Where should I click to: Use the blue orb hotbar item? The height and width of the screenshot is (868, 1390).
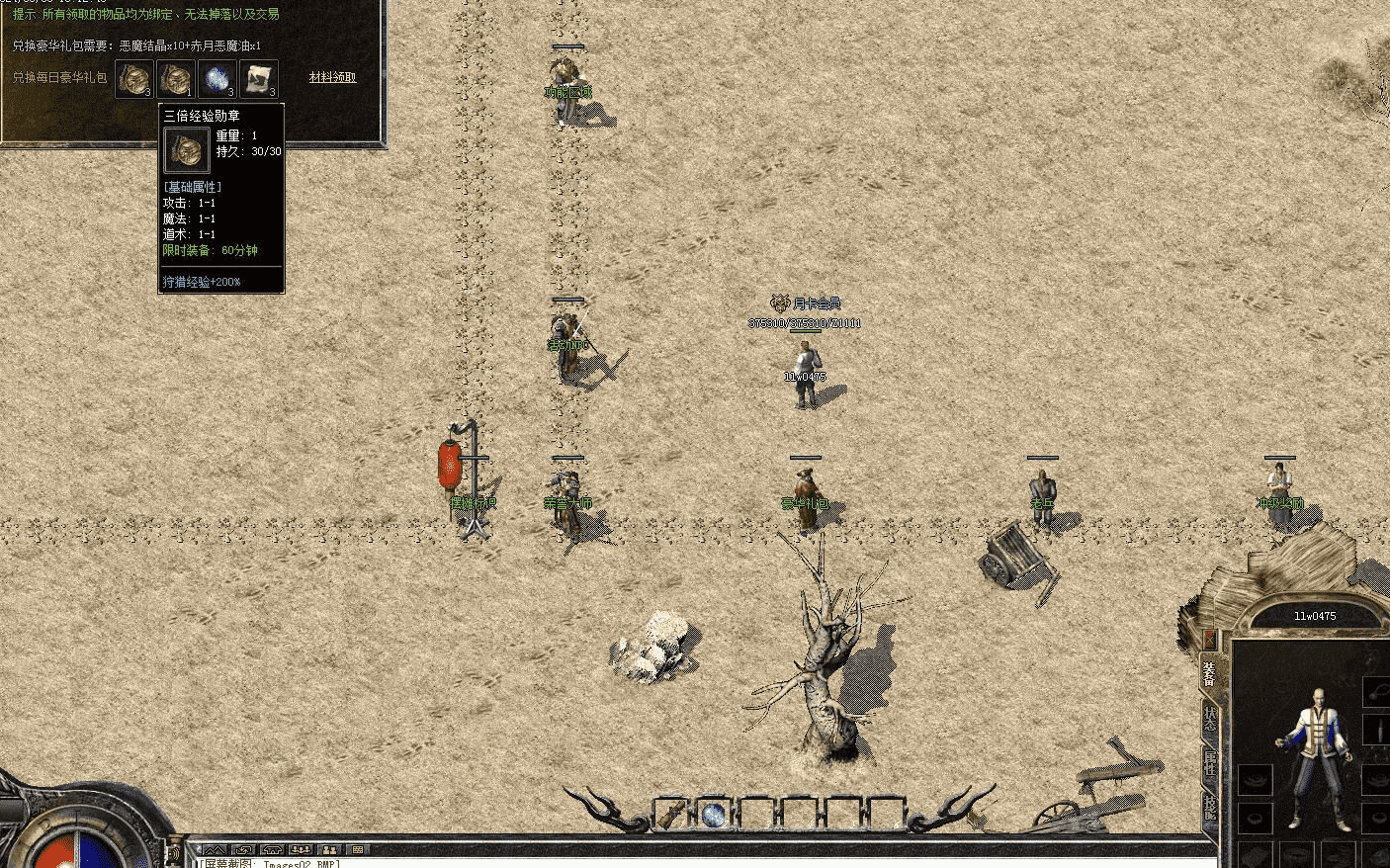point(714,815)
